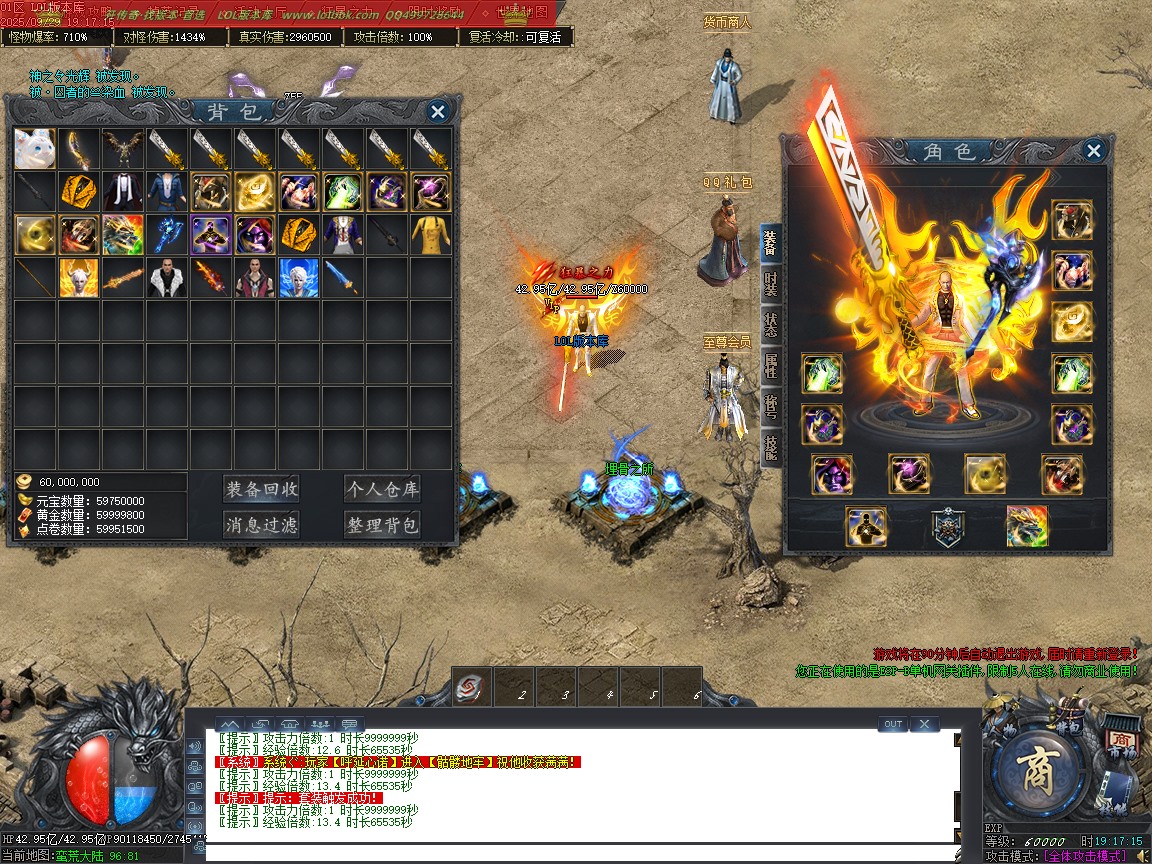Open the 状态 status tab

771,326
